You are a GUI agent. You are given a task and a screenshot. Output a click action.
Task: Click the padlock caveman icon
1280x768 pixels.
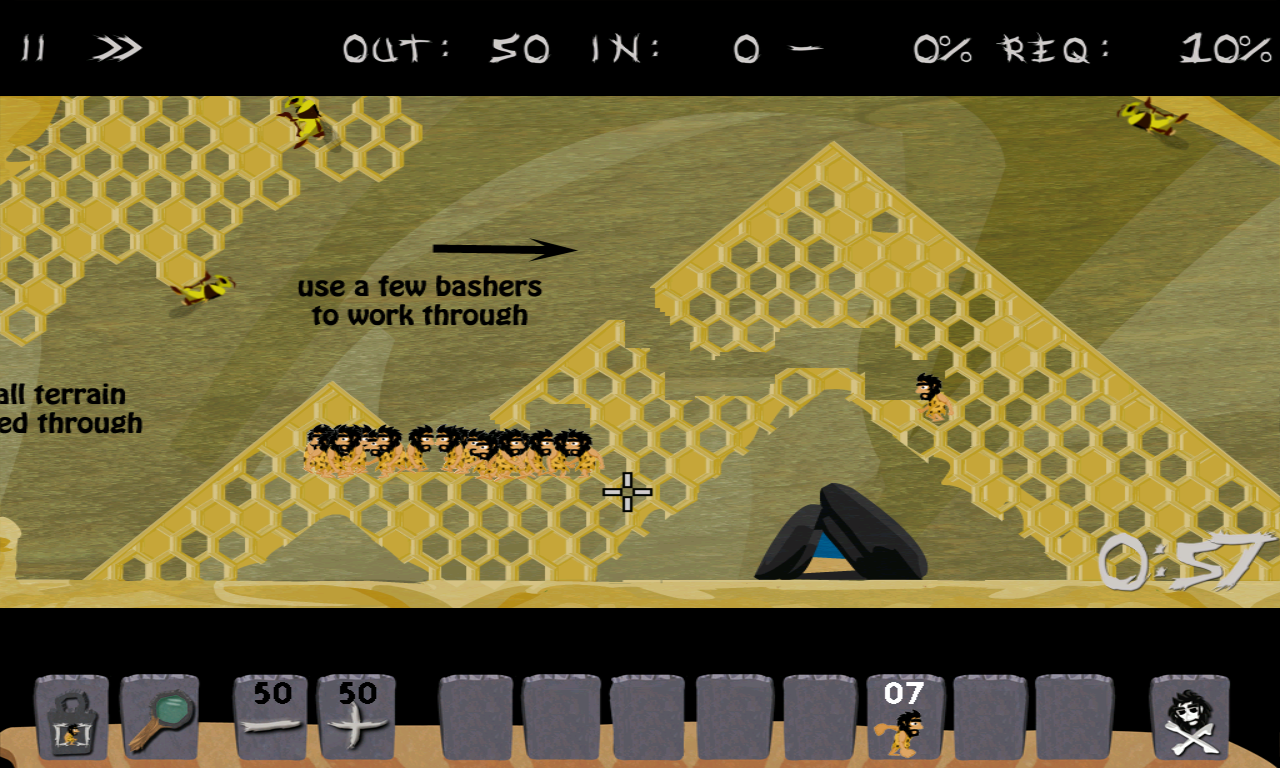tap(71, 717)
